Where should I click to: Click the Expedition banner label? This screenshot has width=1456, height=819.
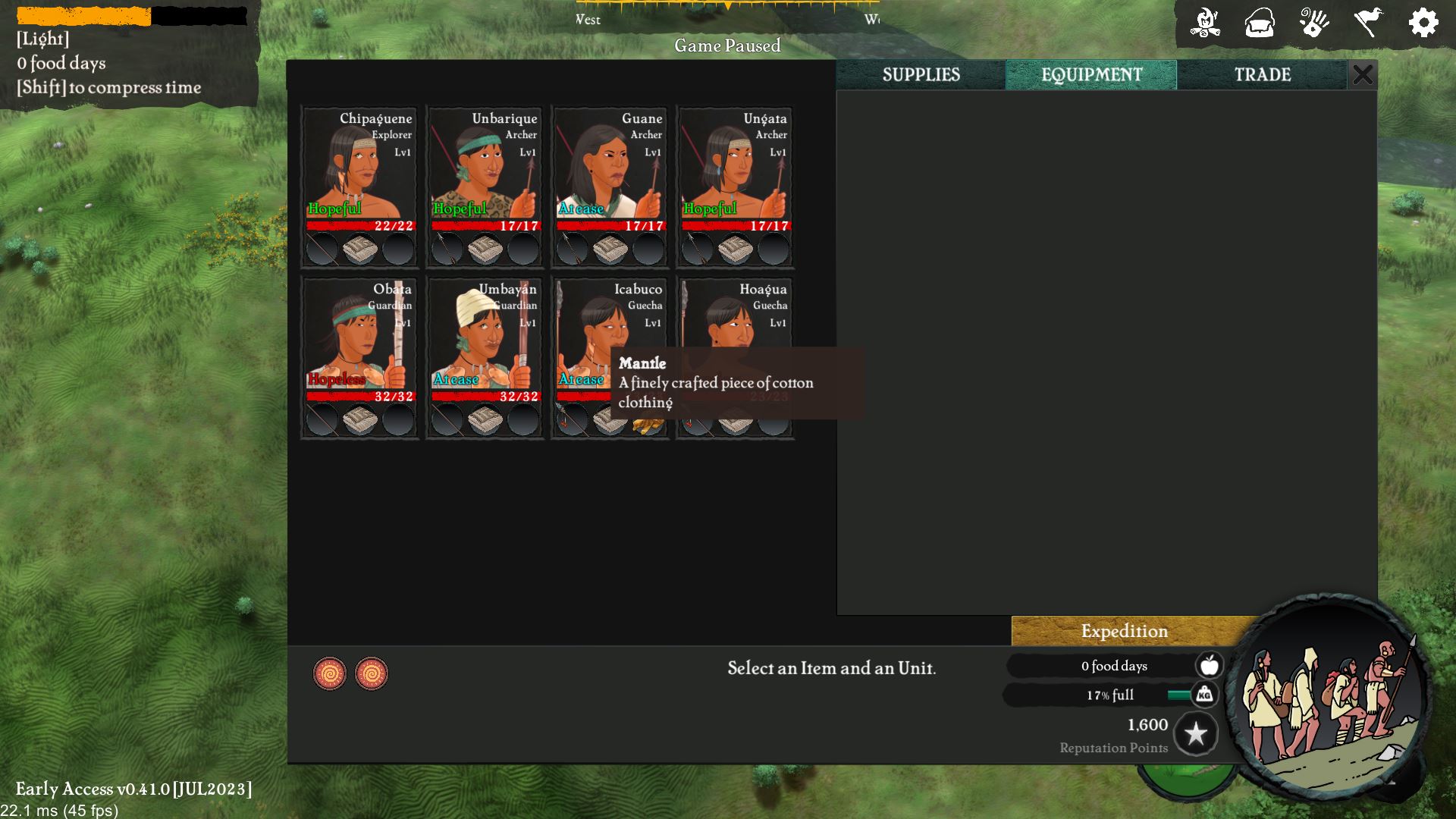tap(1124, 631)
